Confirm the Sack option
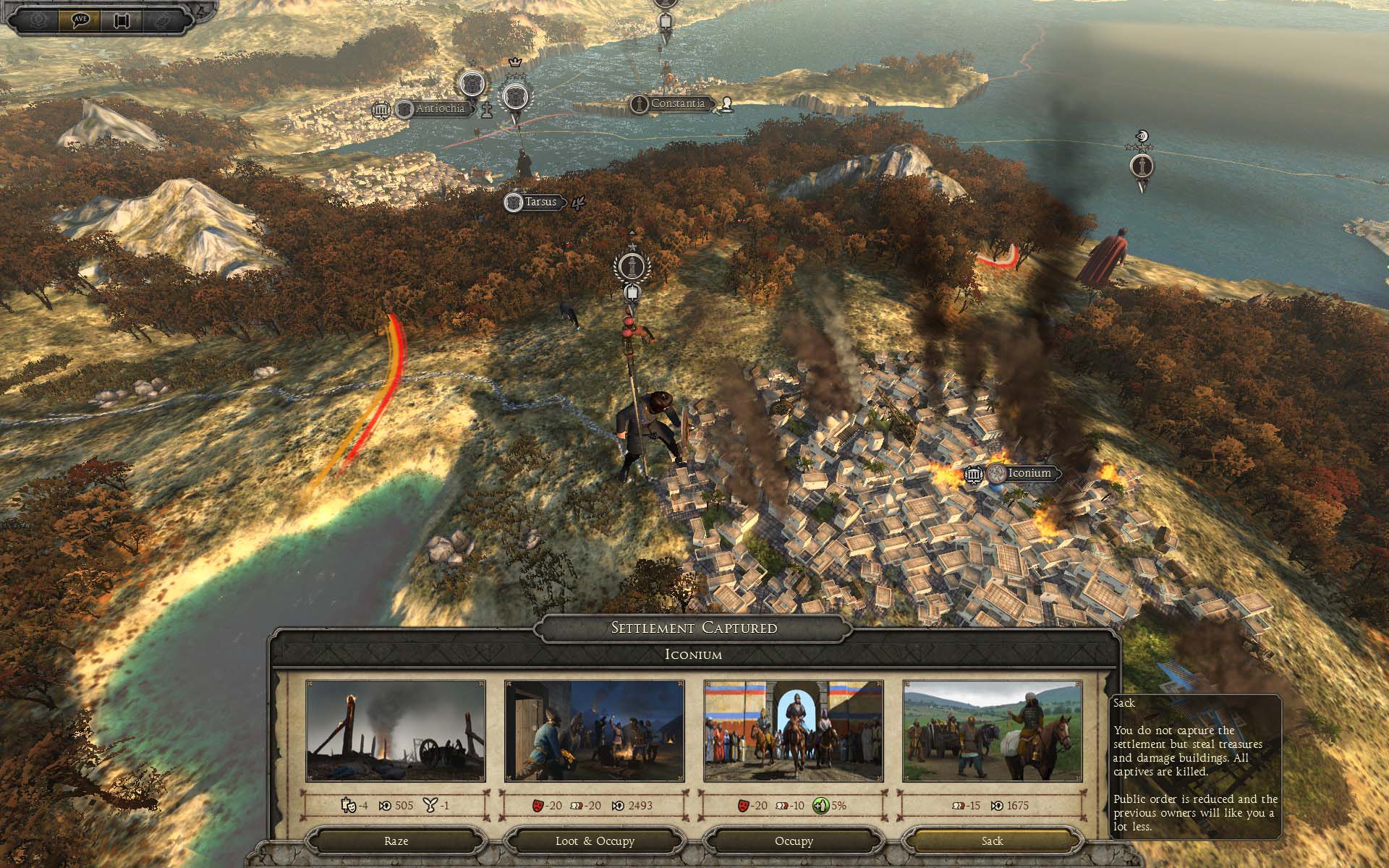Screen dimensions: 1389x868 point(992,841)
